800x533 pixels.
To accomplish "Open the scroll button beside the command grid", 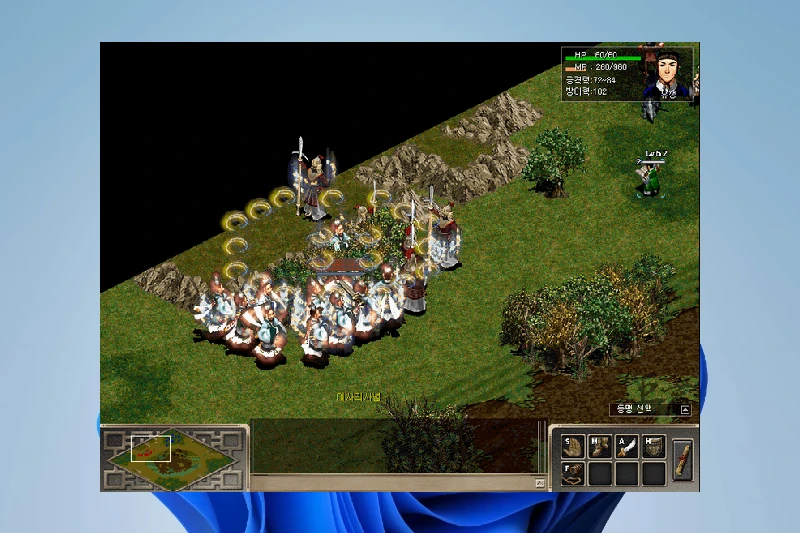I will point(684,460).
